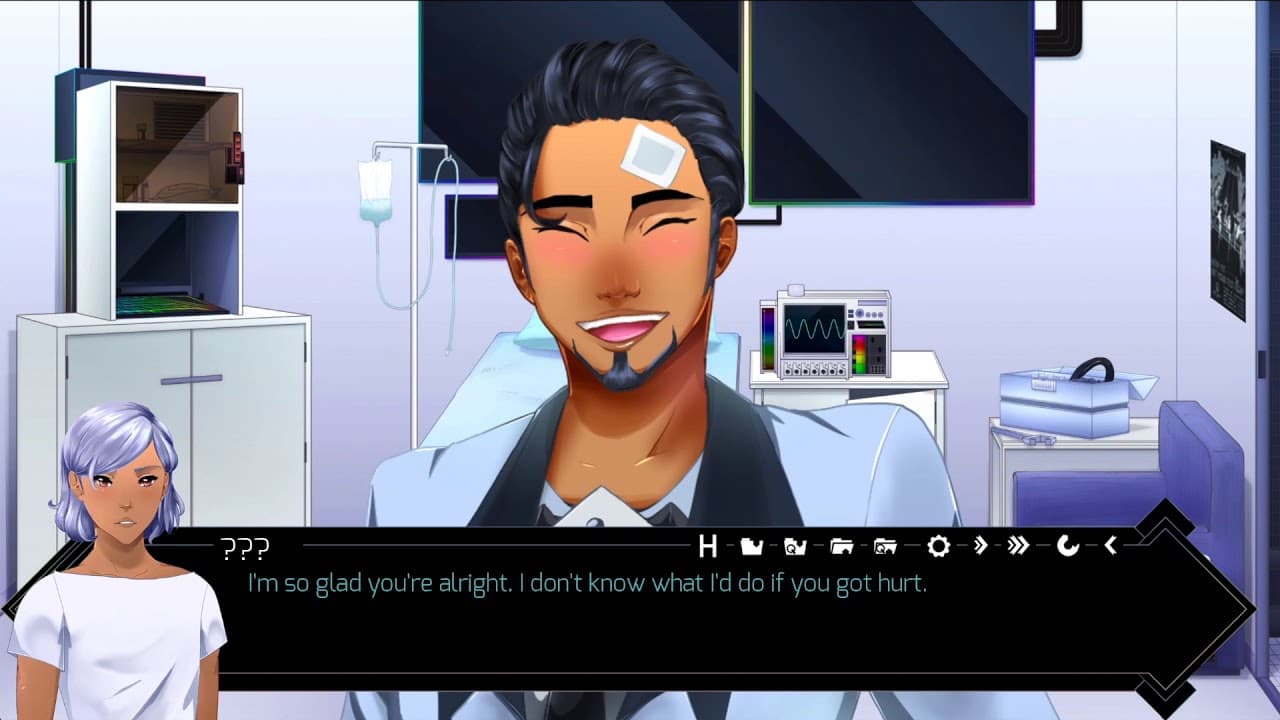Save the game using the save icon
This screenshot has width=1280, height=720.
752,545
